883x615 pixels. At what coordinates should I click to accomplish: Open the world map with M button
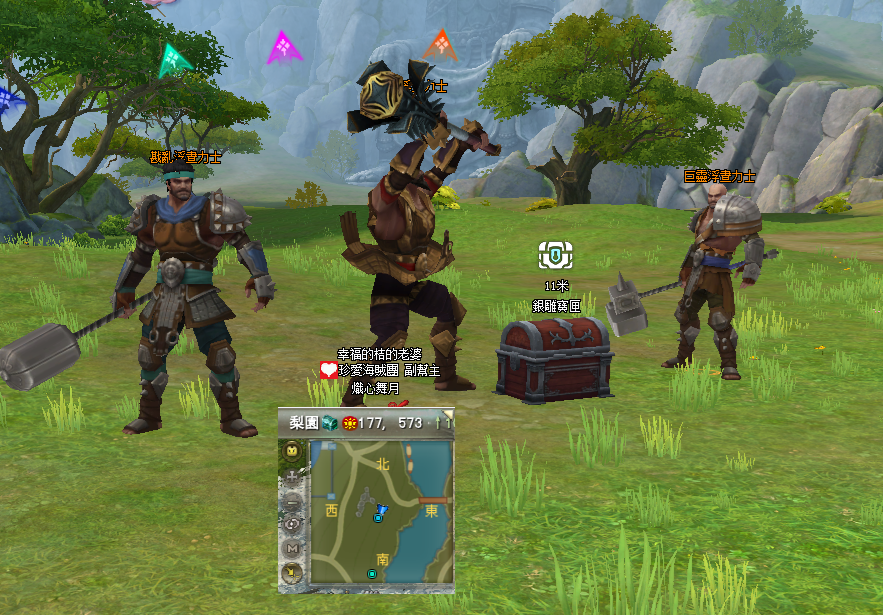click(x=292, y=548)
